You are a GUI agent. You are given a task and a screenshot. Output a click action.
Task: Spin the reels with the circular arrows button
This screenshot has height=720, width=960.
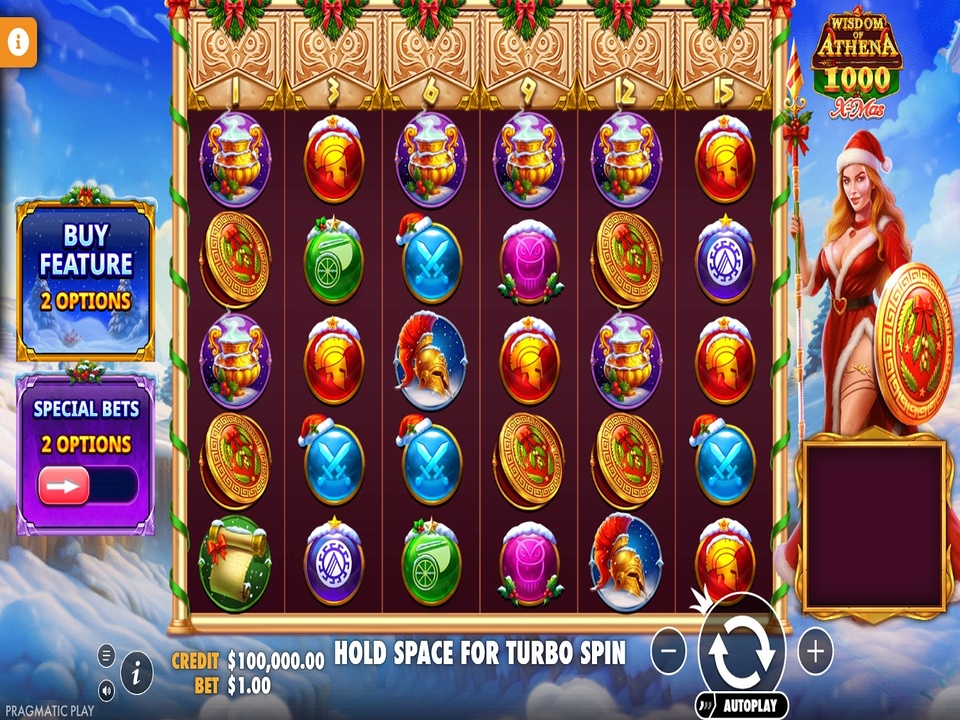pyautogui.click(x=741, y=652)
